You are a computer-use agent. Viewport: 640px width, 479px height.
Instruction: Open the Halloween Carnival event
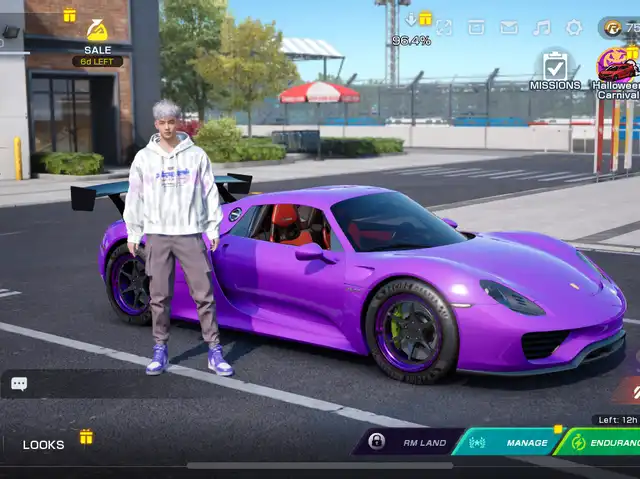[x=616, y=69]
